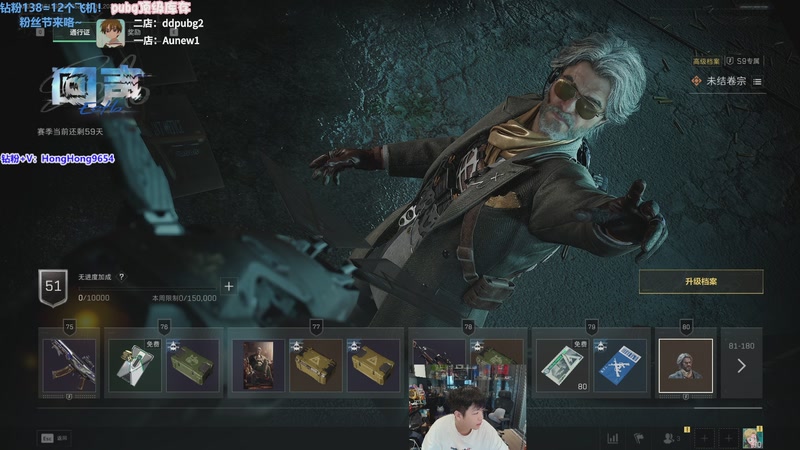Show rewards for levels 81-180
This screenshot has width=800, height=450.
(x=741, y=365)
